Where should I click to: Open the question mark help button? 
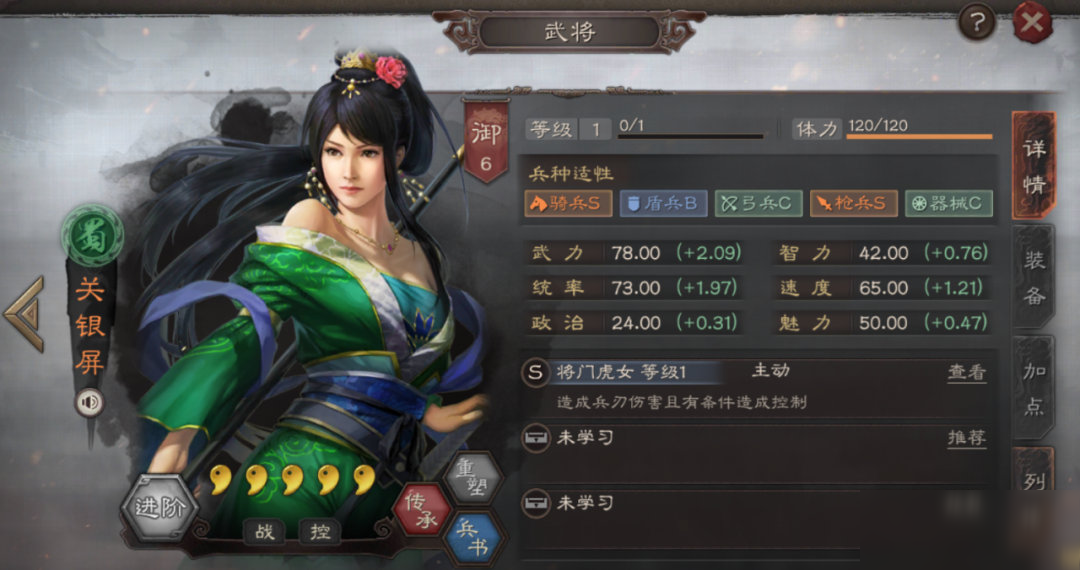pos(977,20)
